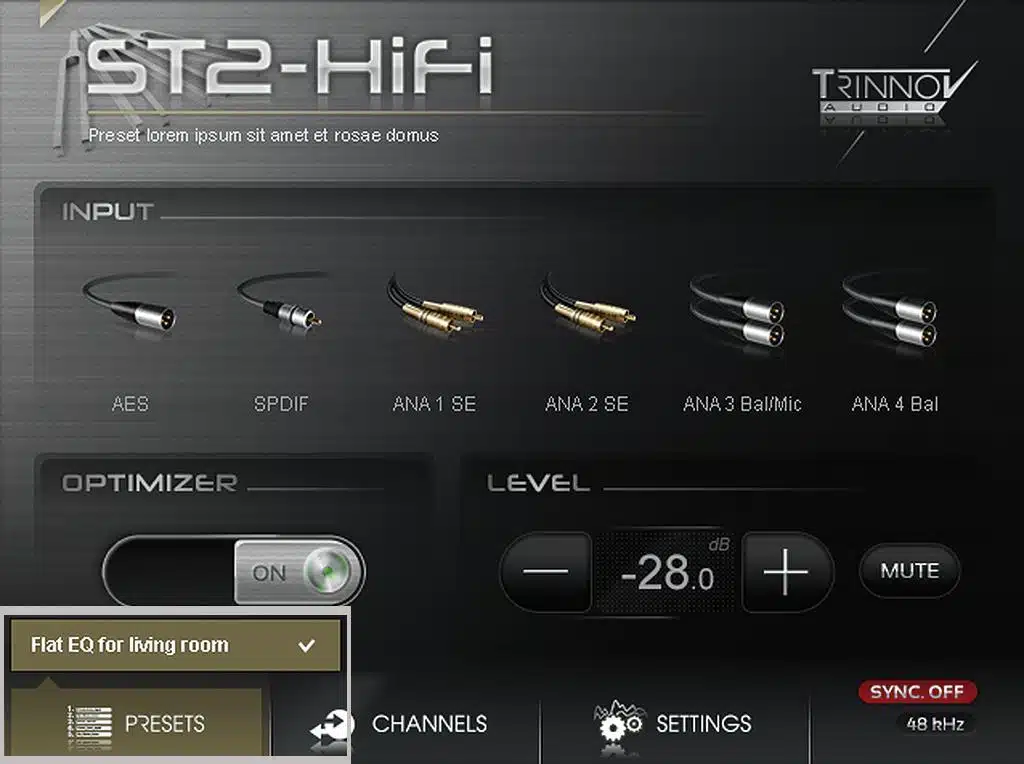Increase level with the plus button
This screenshot has height=764, width=1024.
click(x=786, y=572)
